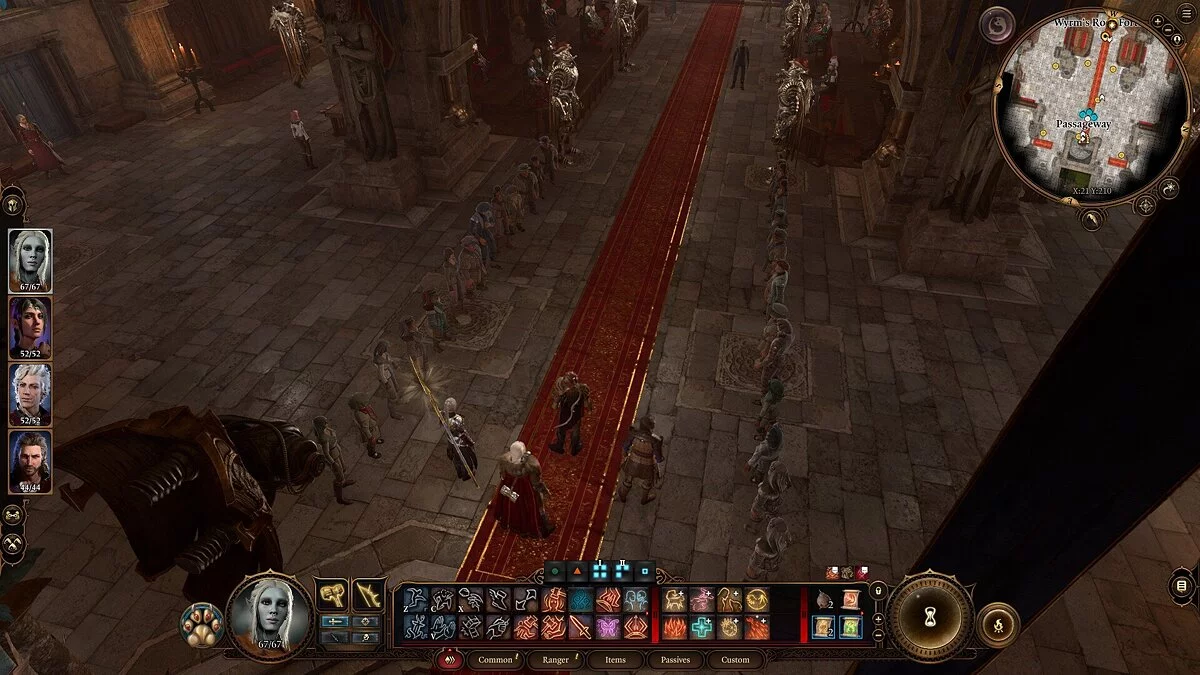Select the Passives hotbar tab
Viewport: 1200px width, 675px height.
[x=675, y=660]
